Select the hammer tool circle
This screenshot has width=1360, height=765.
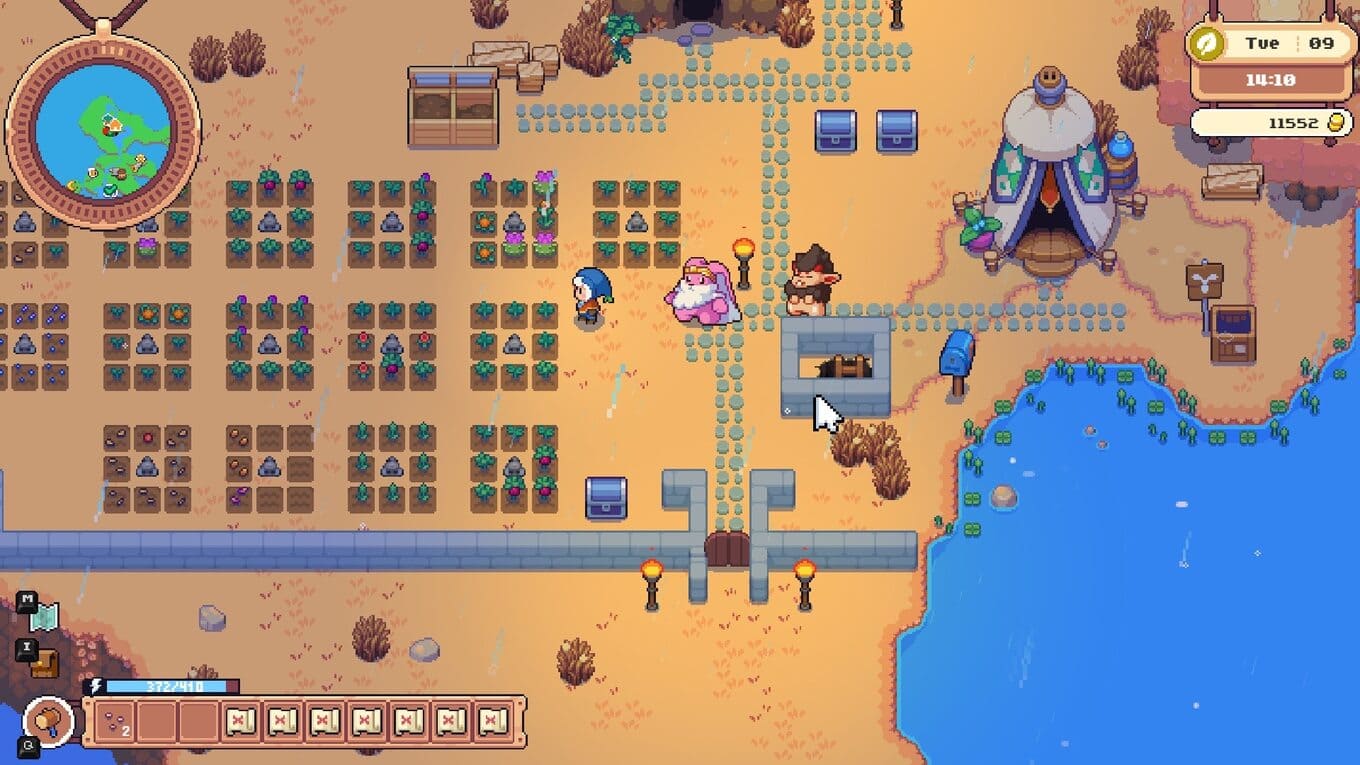coord(49,720)
